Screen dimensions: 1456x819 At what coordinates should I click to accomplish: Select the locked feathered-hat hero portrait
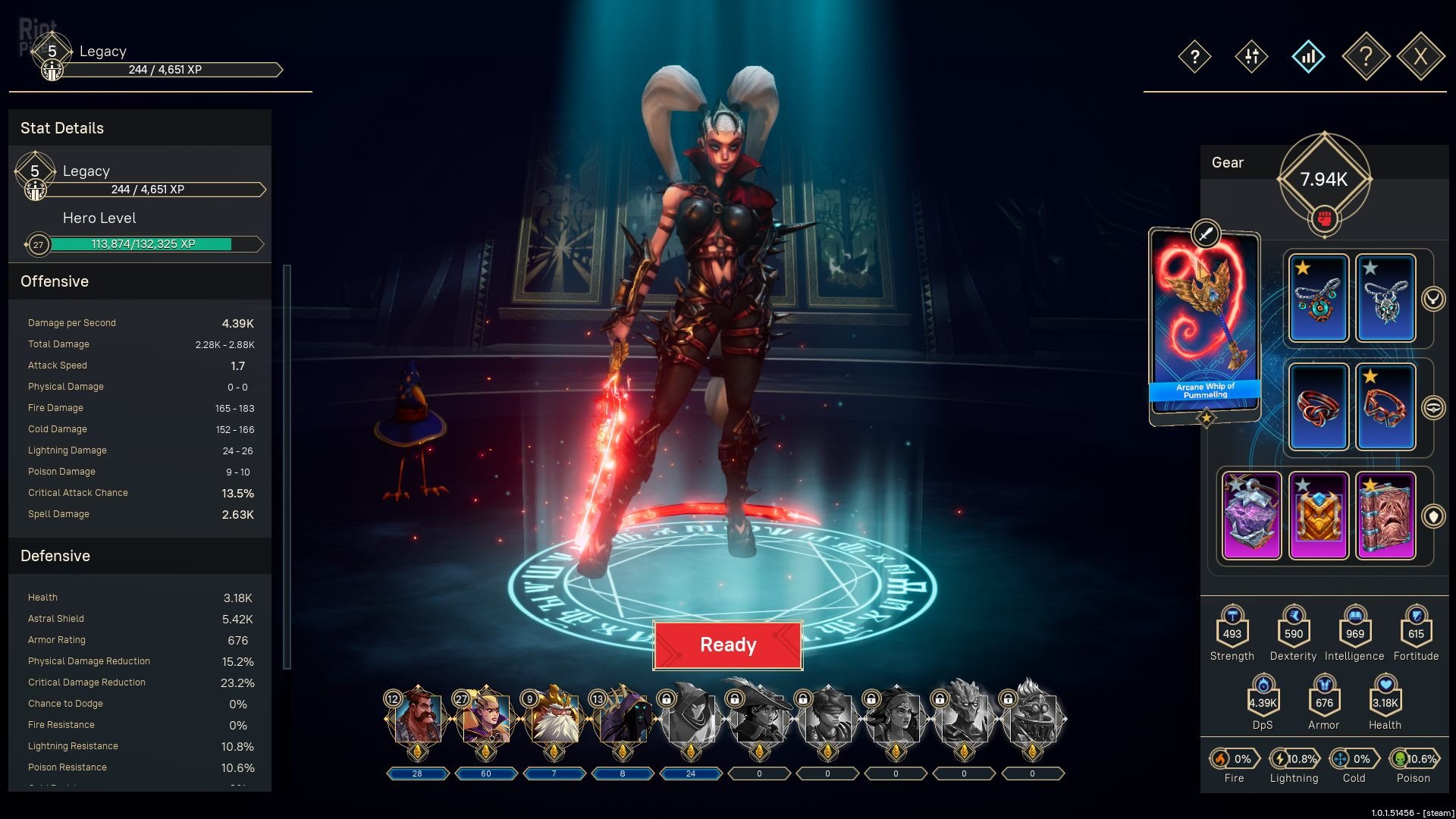click(x=759, y=717)
